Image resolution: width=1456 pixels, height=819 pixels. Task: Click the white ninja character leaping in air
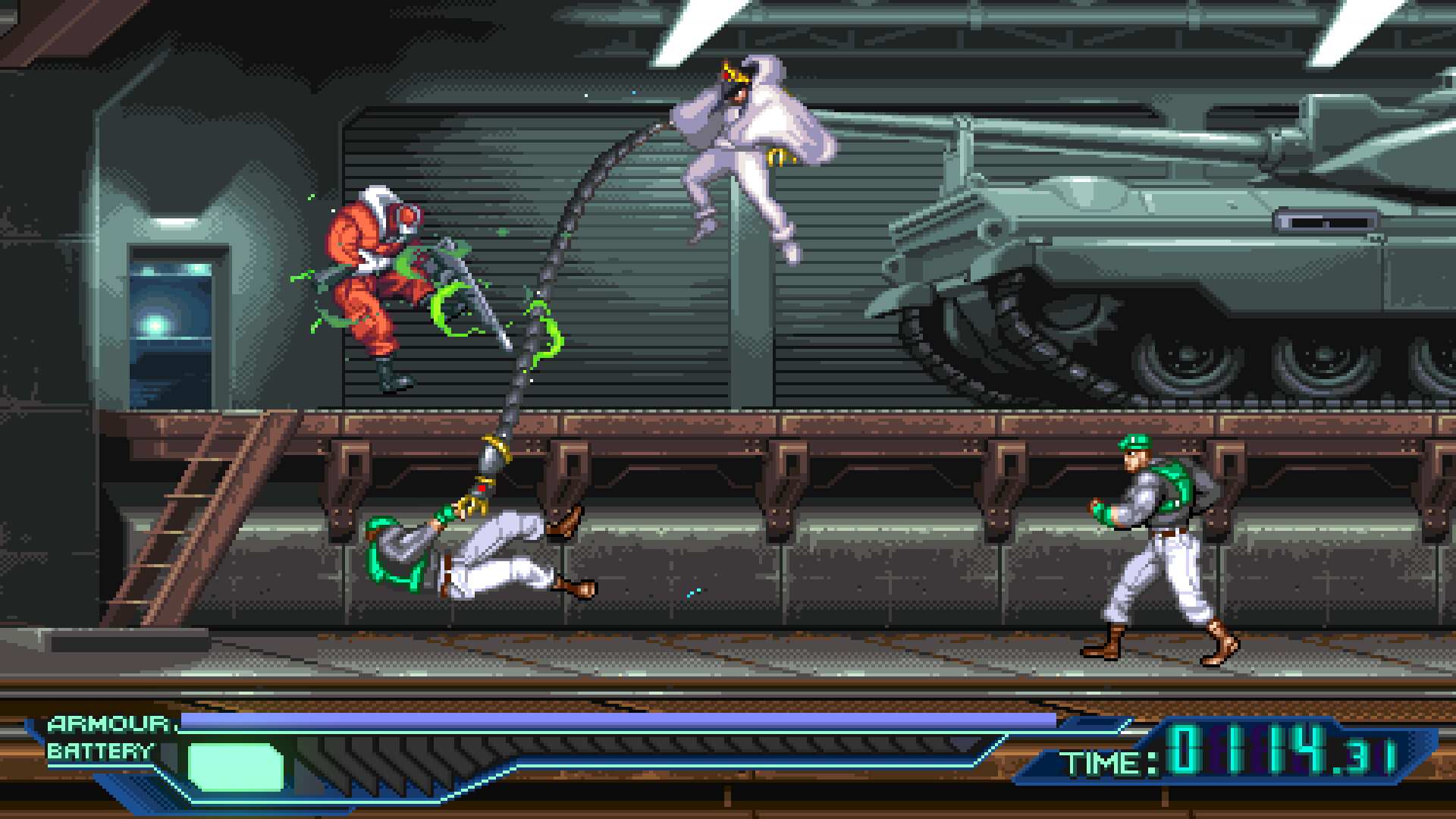(751, 144)
